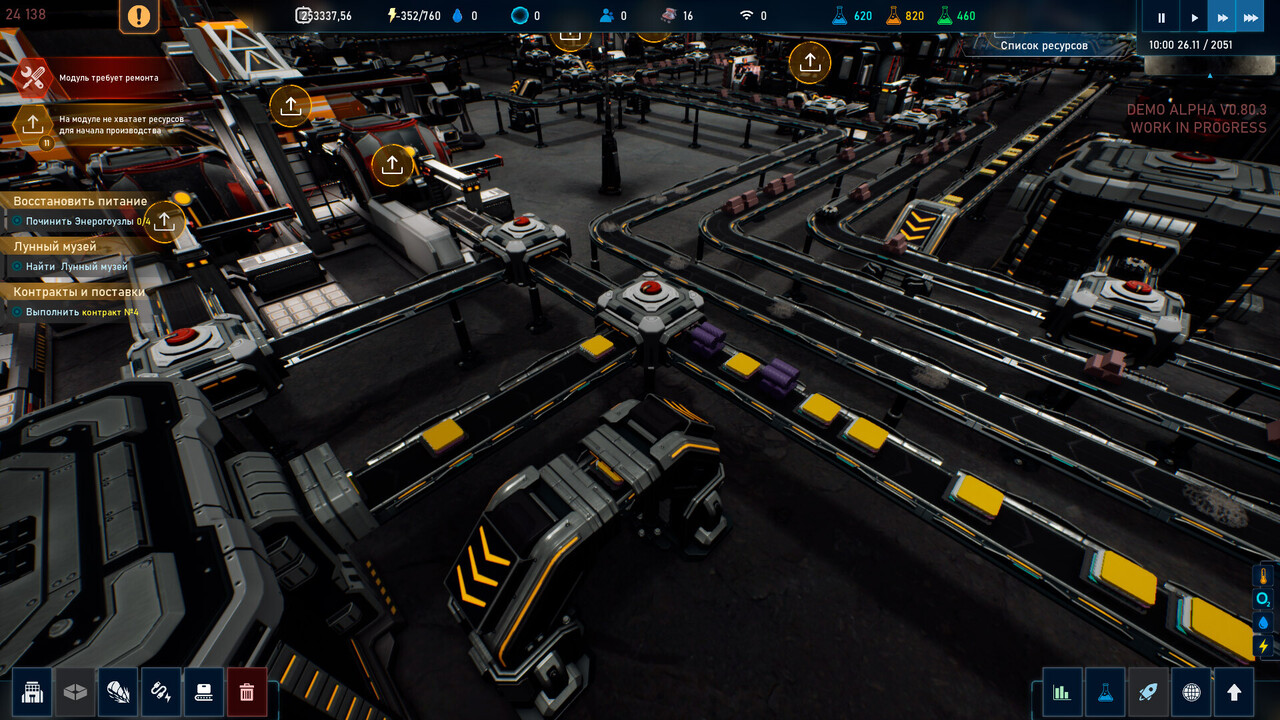
Task: Set triple fast-forward game speed
Action: tap(1250, 17)
